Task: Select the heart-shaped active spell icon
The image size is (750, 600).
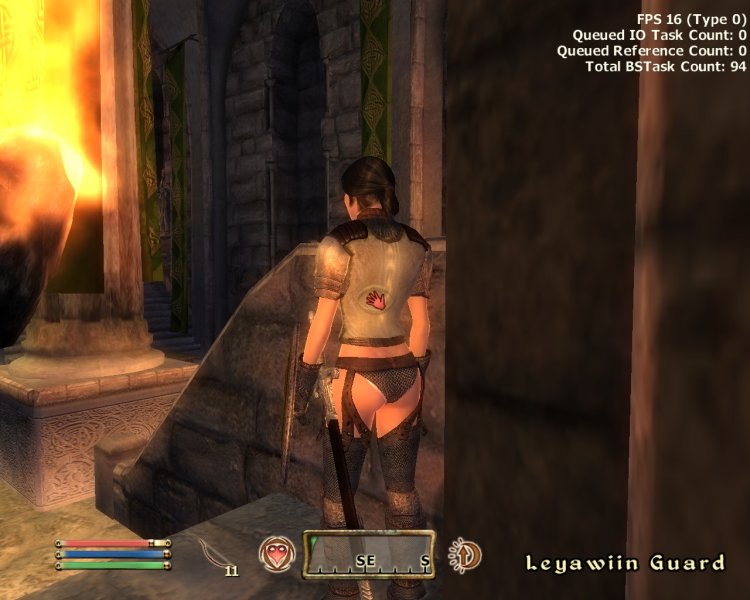Action: 277,554
